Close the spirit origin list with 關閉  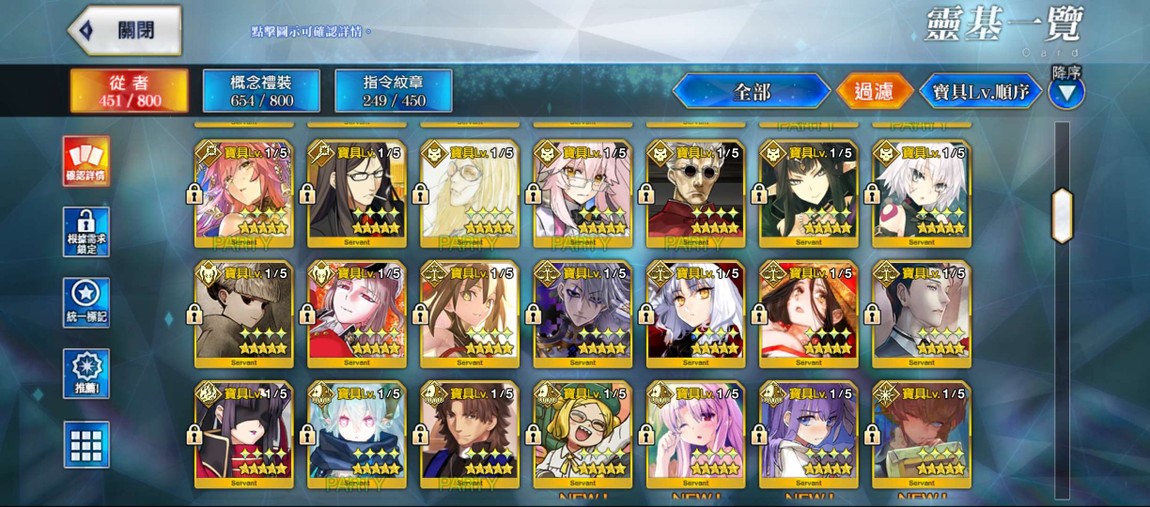click(x=125, y=30)
